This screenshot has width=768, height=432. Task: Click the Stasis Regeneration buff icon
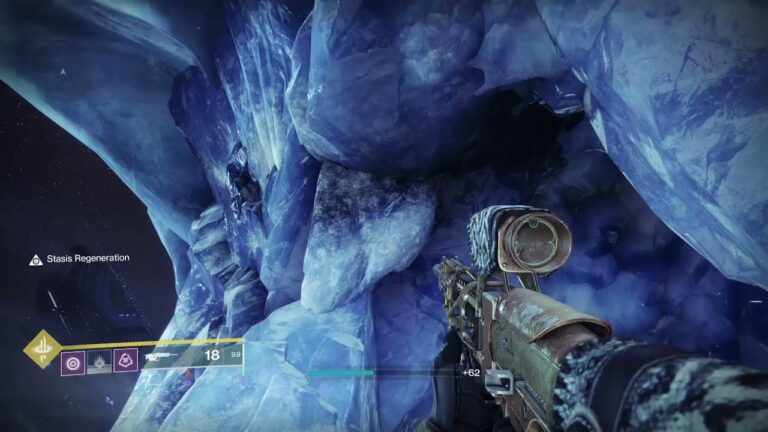[x=36, y=259]
